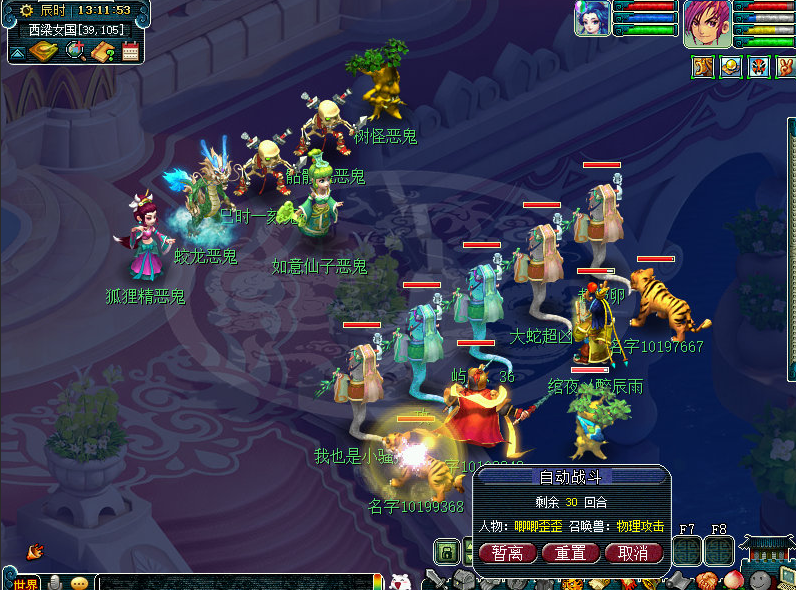796x590 pixels.
Task: Toggle the green padlock icon
Action: click(447, 551)
